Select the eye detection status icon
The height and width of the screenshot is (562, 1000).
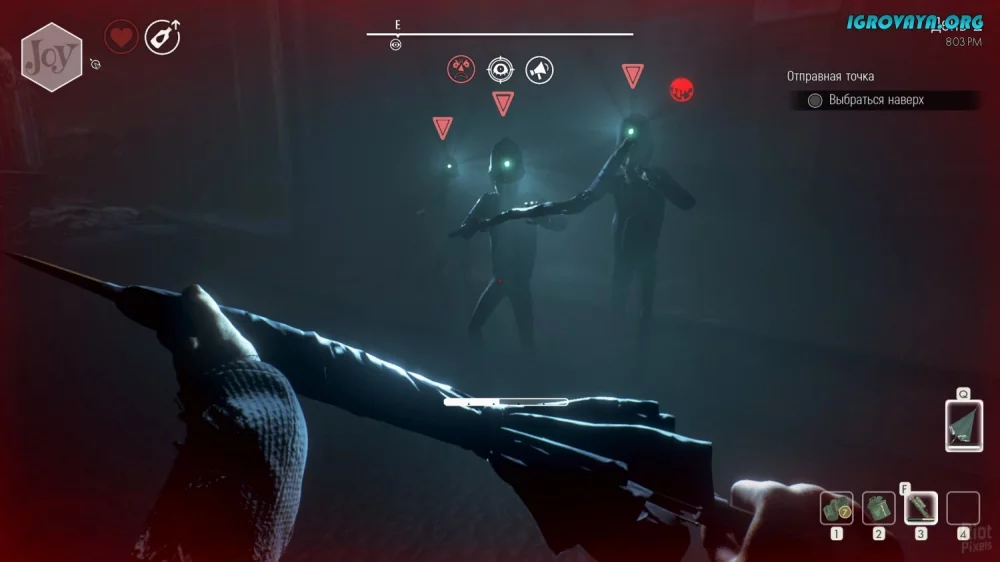coord(500,70)
